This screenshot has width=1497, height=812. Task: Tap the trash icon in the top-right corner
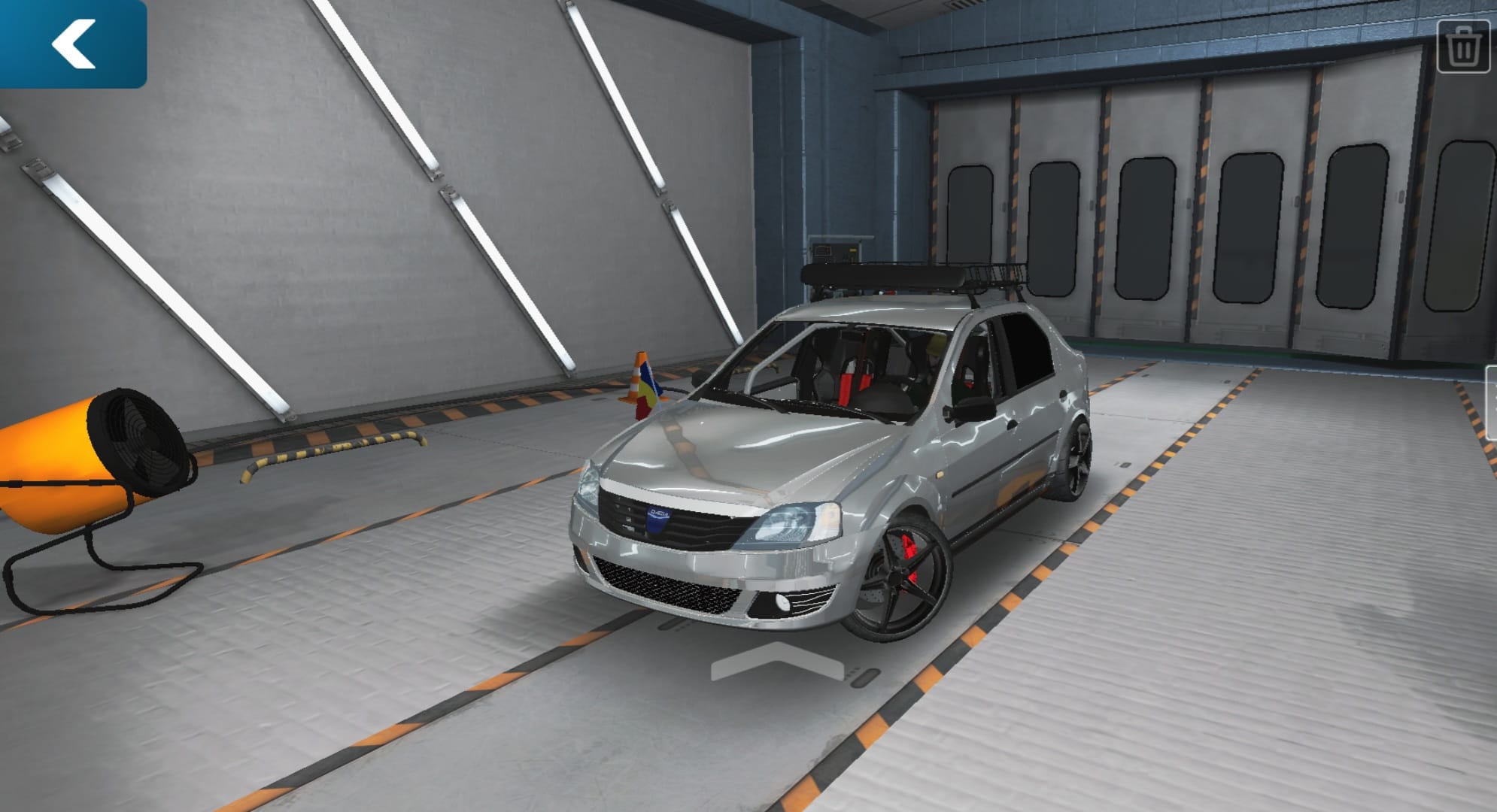click(1465, 47)
